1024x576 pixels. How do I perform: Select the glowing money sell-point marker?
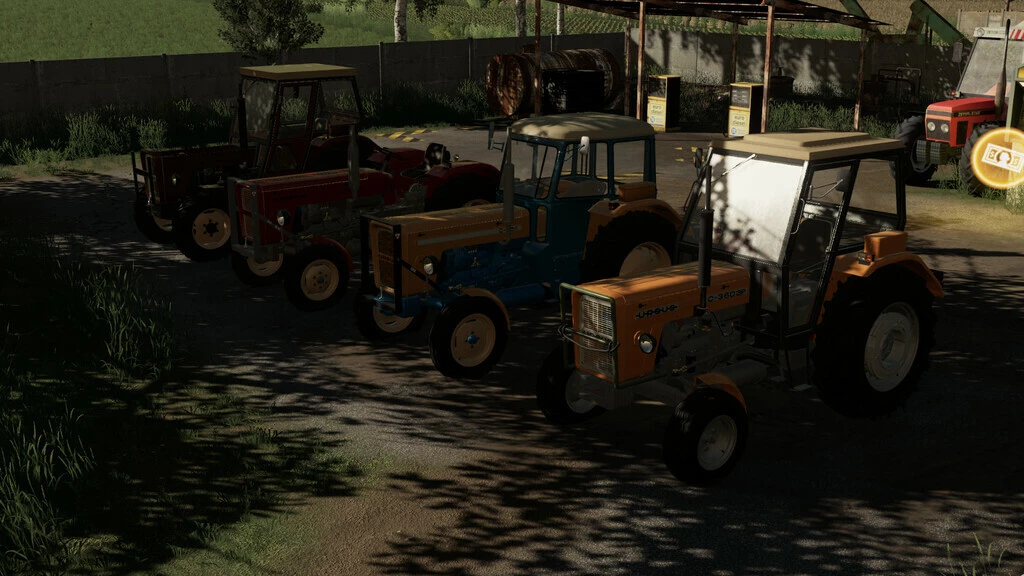coord(1001,158)
